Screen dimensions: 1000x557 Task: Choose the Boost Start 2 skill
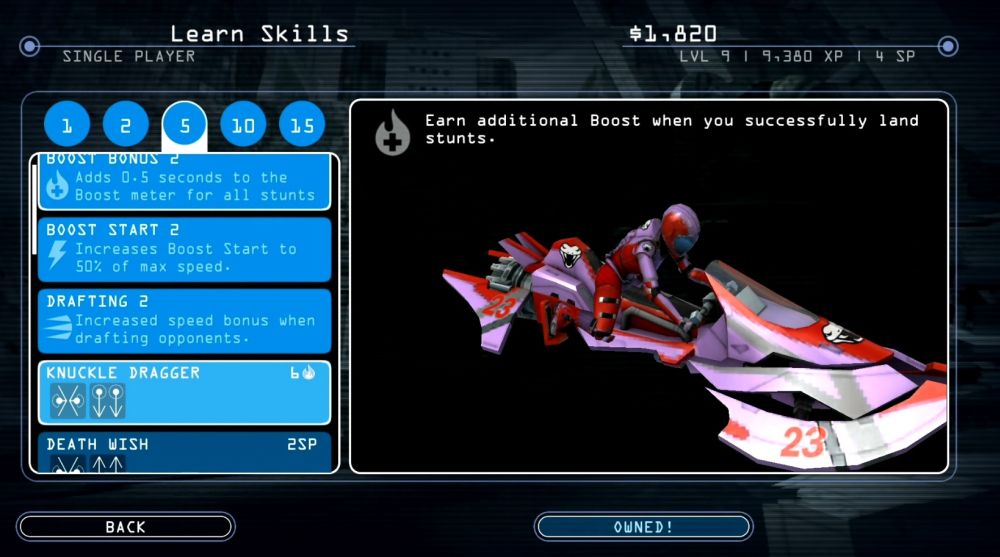(x=185, y=249)
